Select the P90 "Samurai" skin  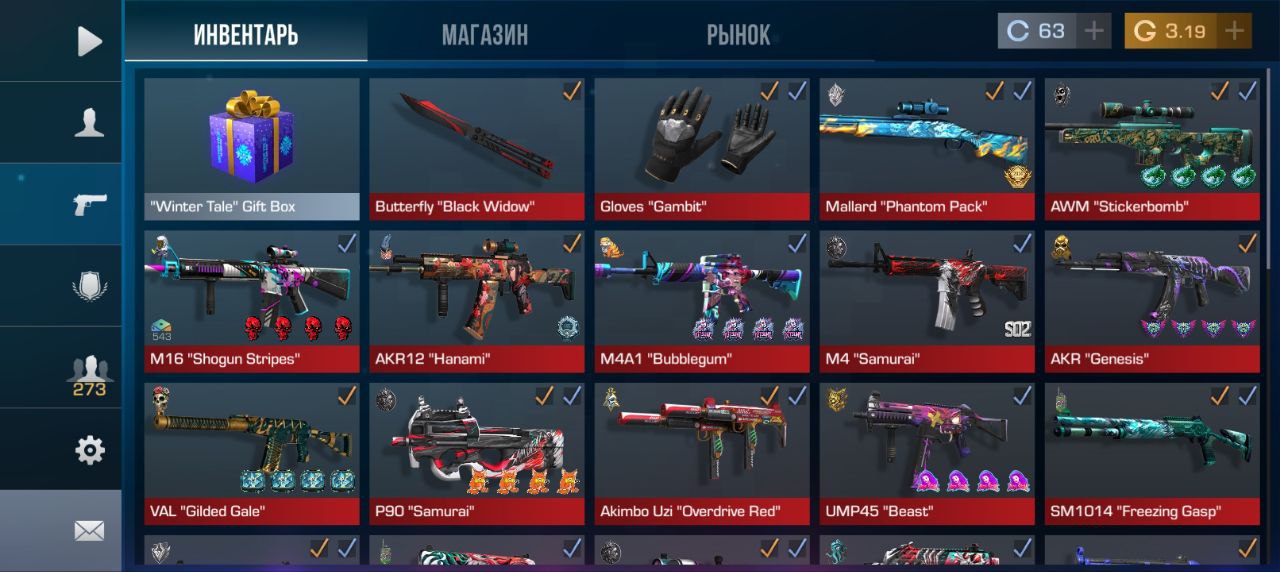click(x=476, y=454)
